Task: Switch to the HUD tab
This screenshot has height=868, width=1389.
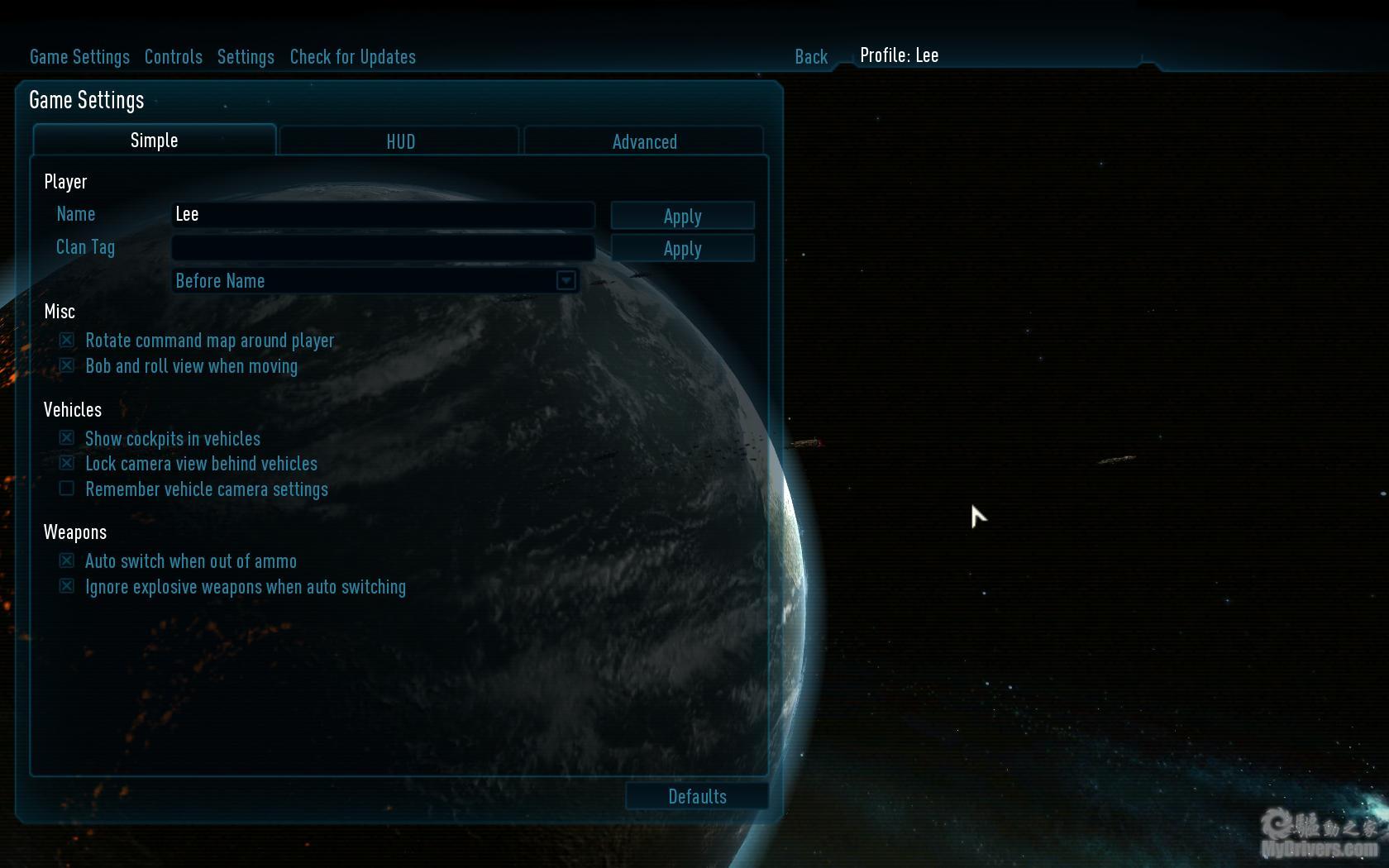Action: tap(400, 141)
